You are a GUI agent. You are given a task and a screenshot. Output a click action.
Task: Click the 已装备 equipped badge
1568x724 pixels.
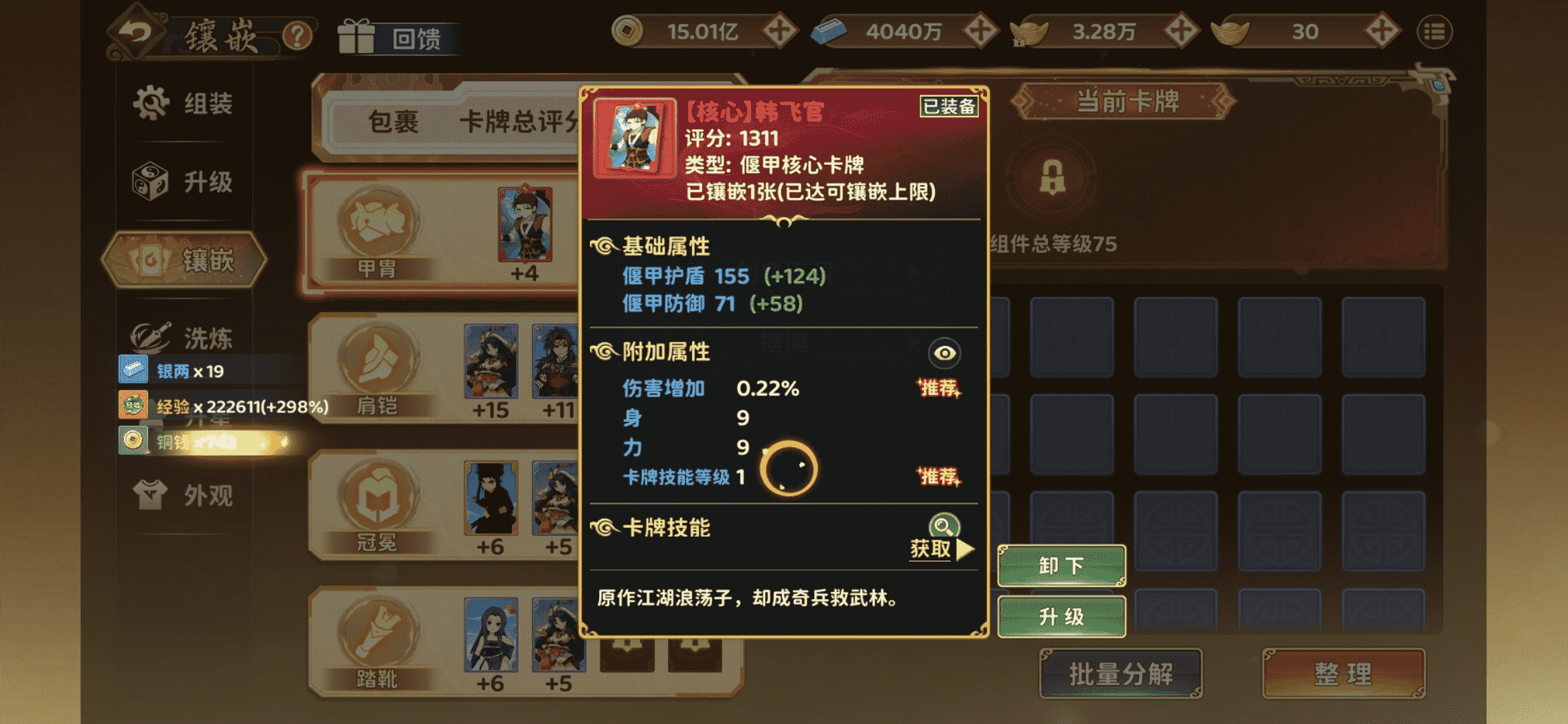point(949,106)
